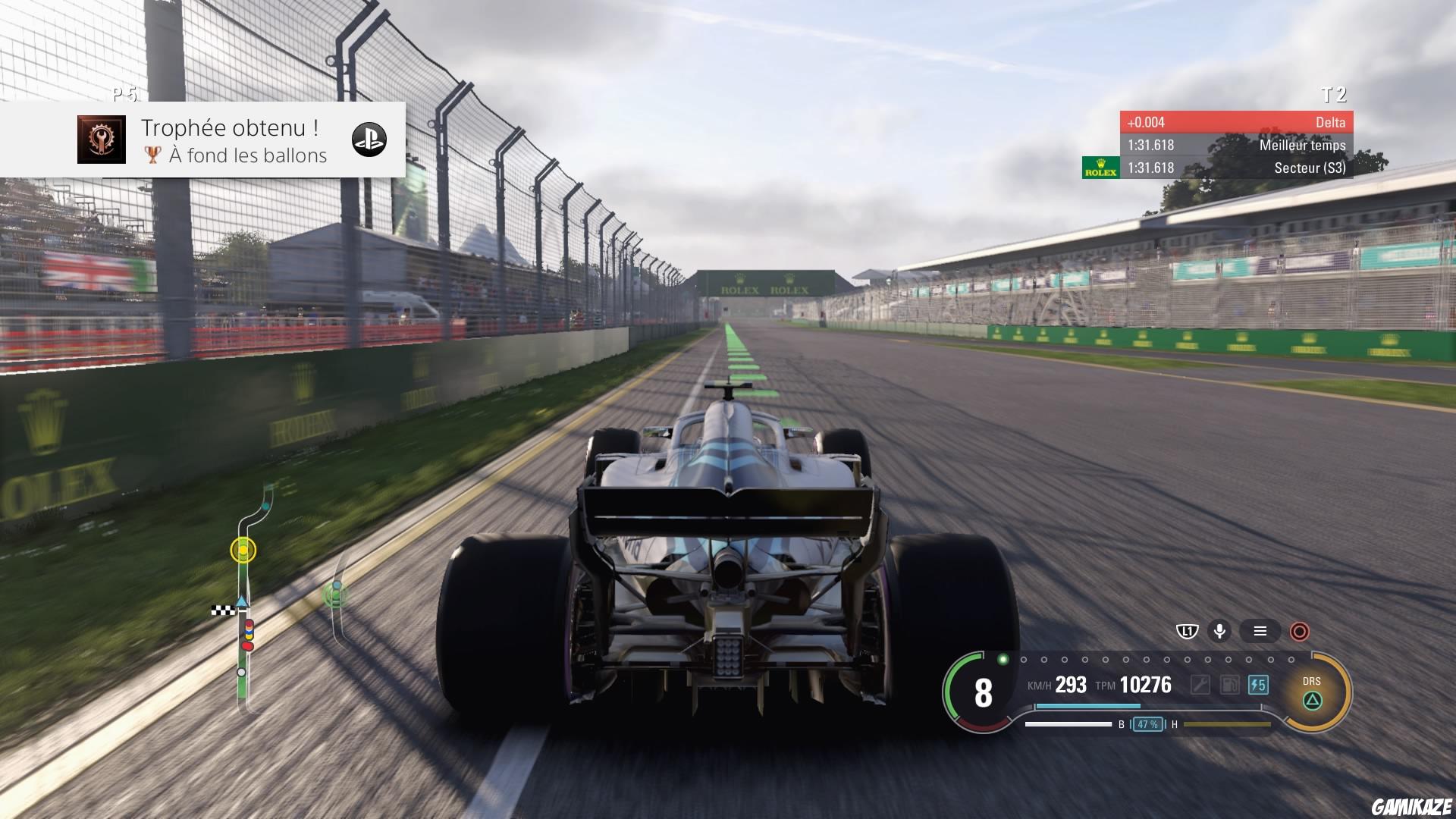Click the ERS battery mode 5 icon
The image size is (1456, 819).
[1259, 685]
